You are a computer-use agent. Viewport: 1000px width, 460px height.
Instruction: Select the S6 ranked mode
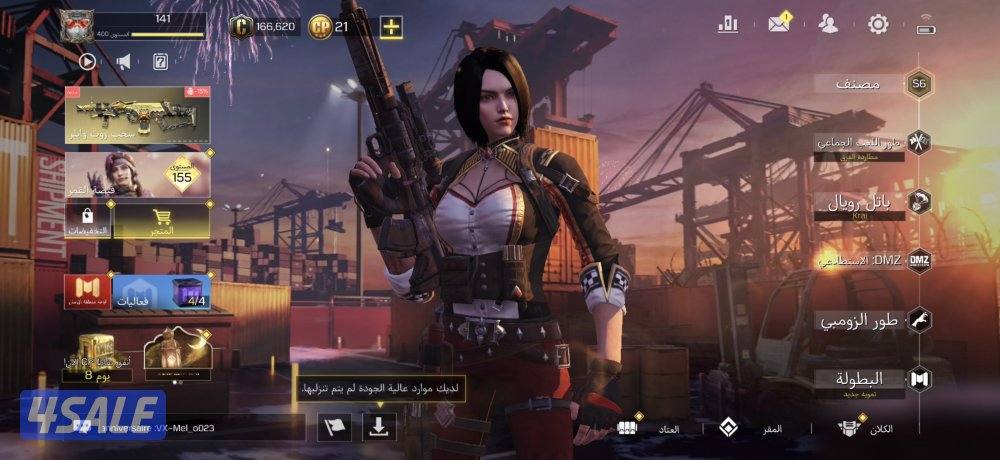[918, 84]
